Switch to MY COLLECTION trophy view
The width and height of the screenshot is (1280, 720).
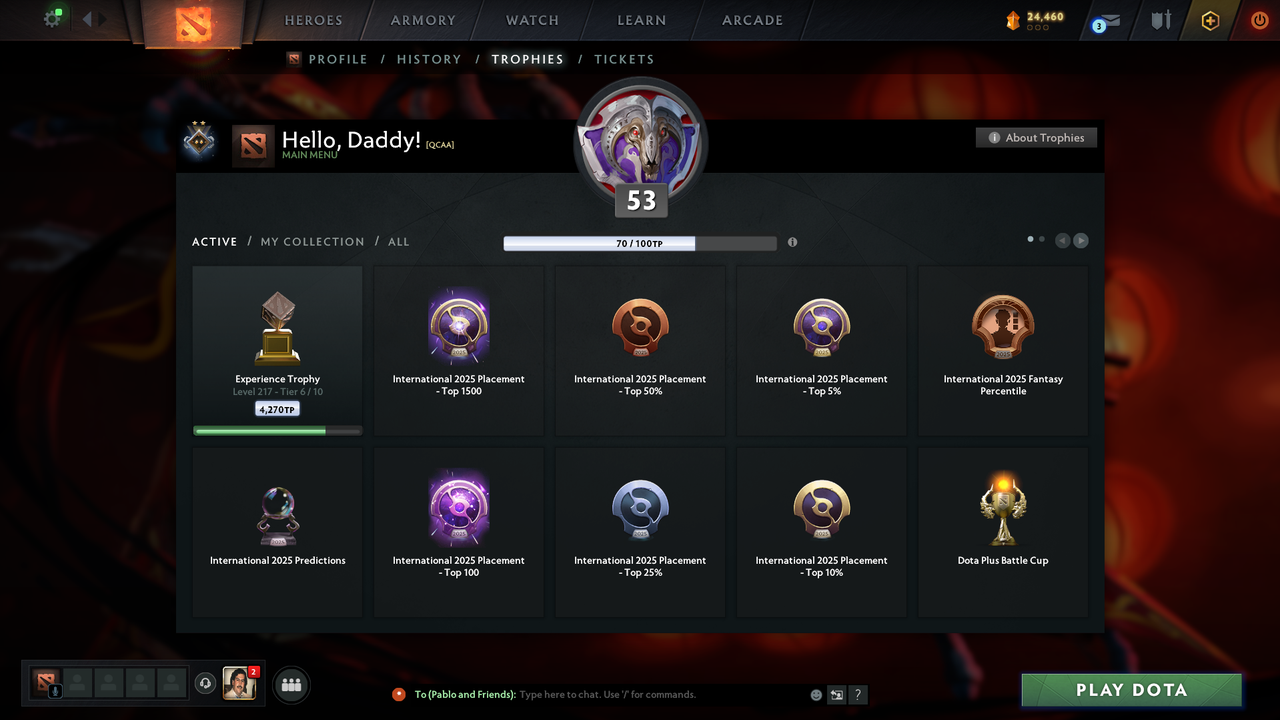tap(312, 241)
